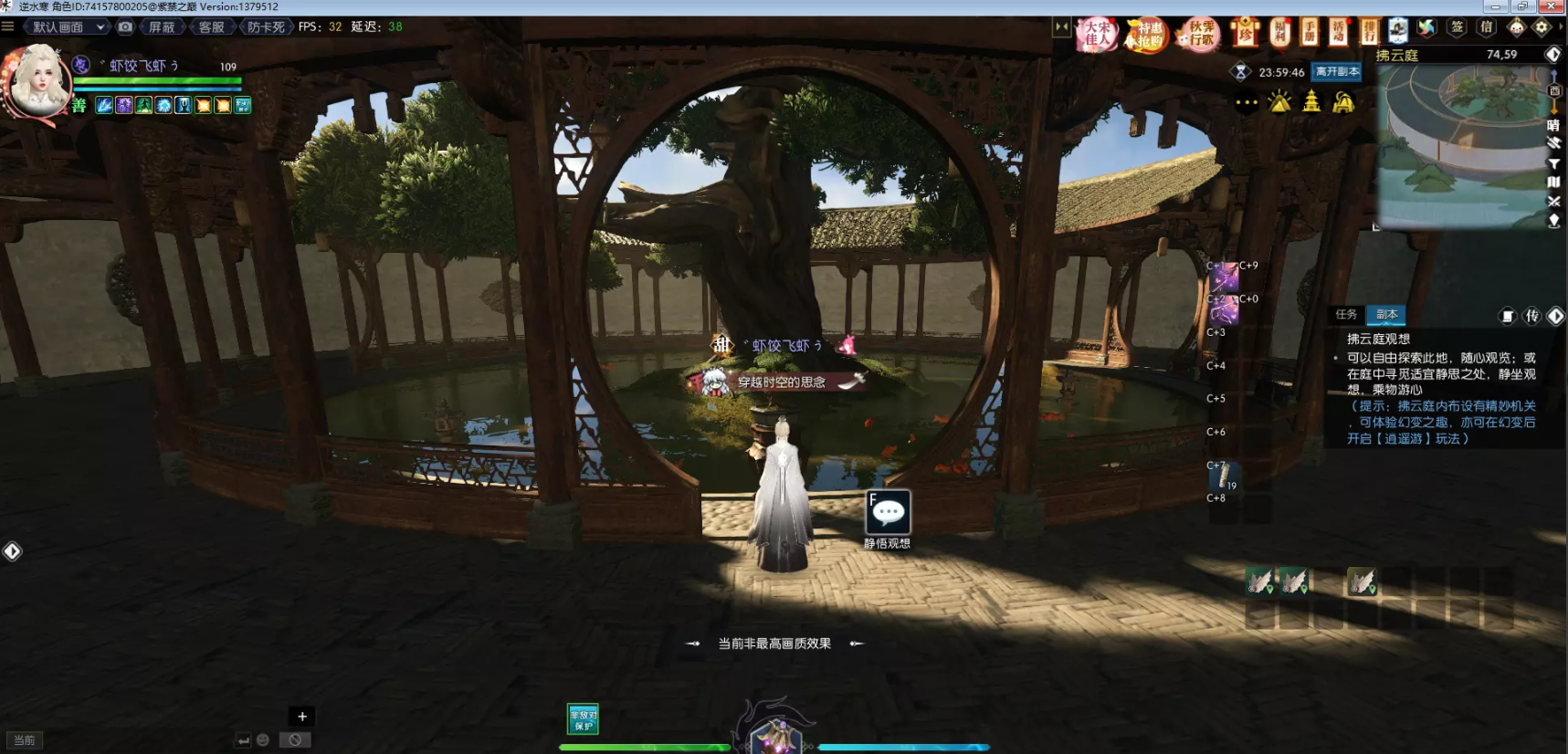This screenshot has height=754, width=1568.
Task: Select the 副本 dungeon tab
Action: [x=1386, y=315]
